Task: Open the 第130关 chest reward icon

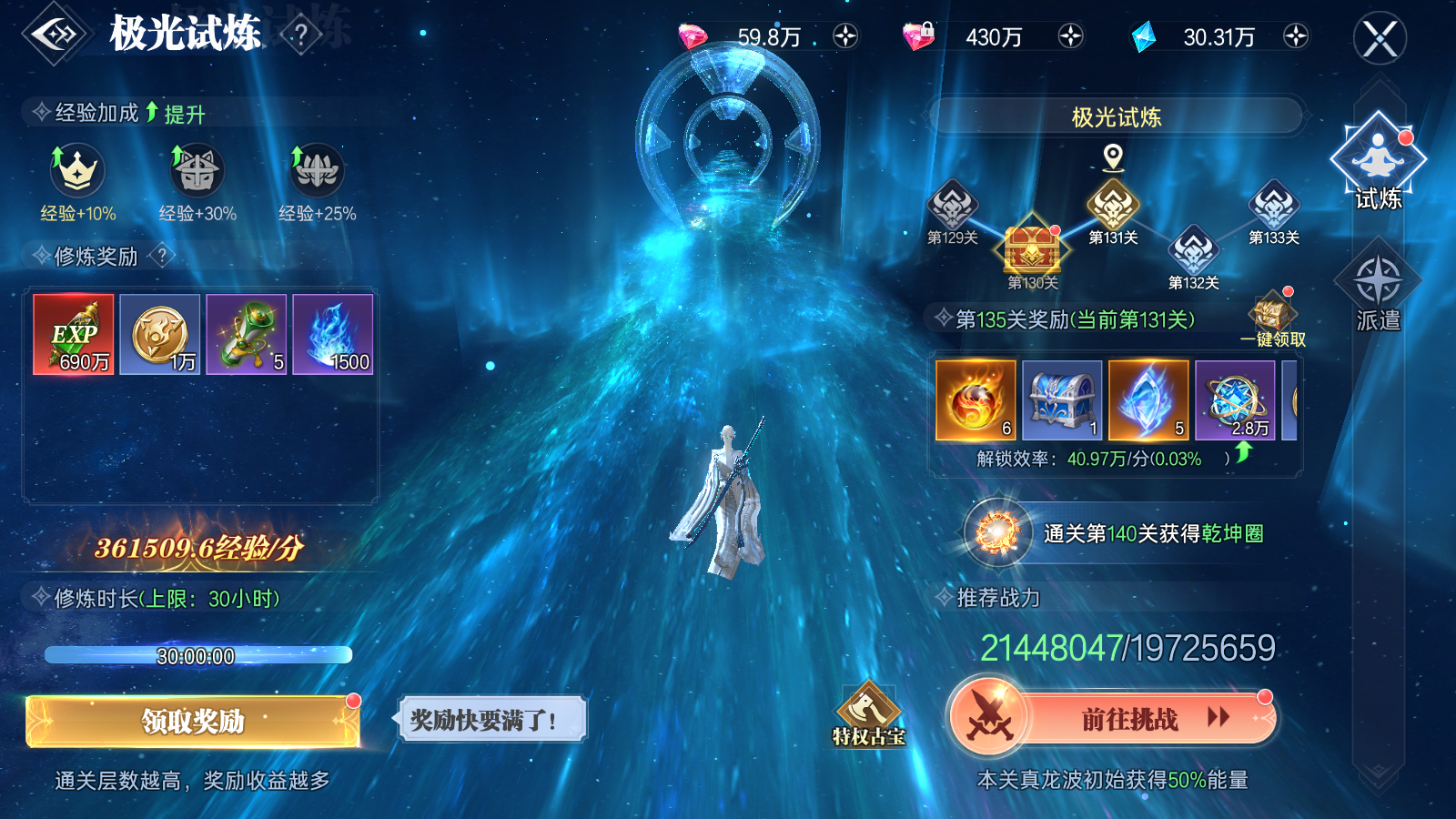Action: click(1033, 250)
